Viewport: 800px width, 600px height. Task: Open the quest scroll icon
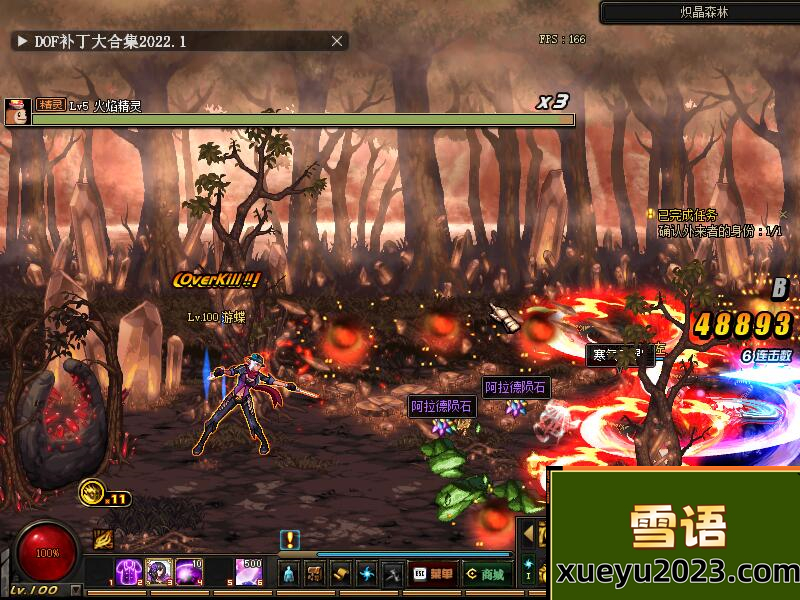coord(341,573)
